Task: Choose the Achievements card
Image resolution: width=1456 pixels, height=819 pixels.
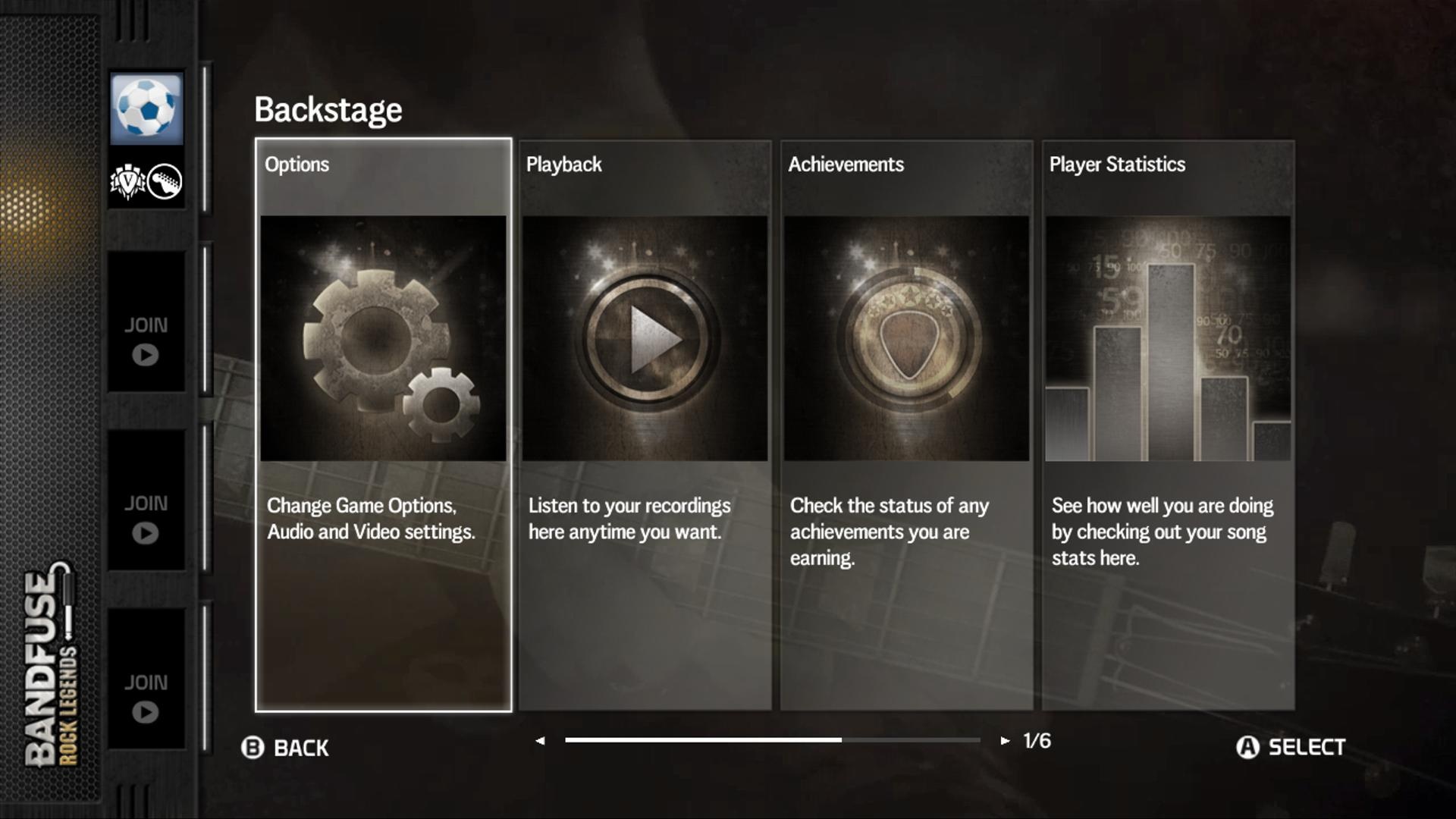Action: click(906, 425)
